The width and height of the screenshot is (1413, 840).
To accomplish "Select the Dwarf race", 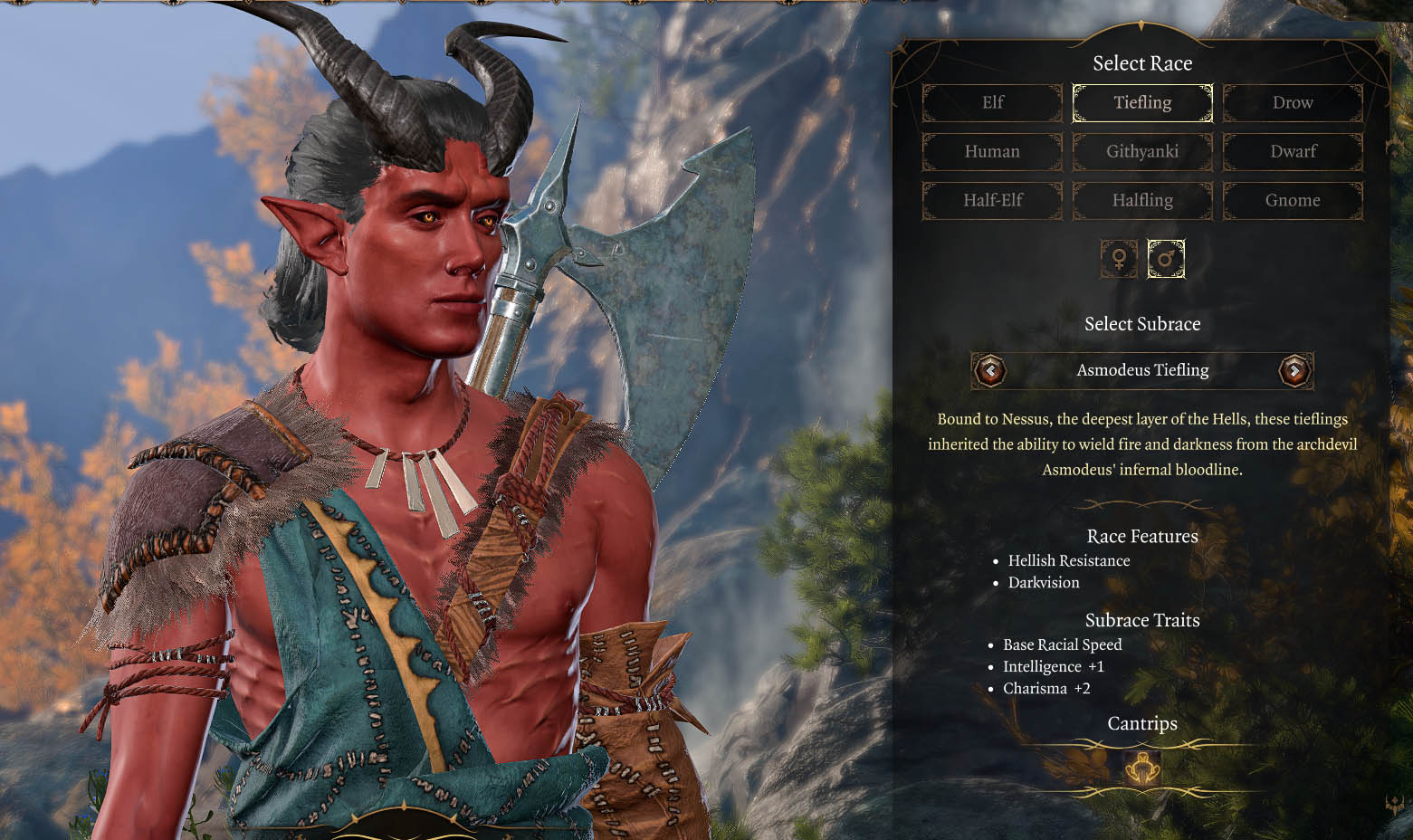I will pos(1293,151).
